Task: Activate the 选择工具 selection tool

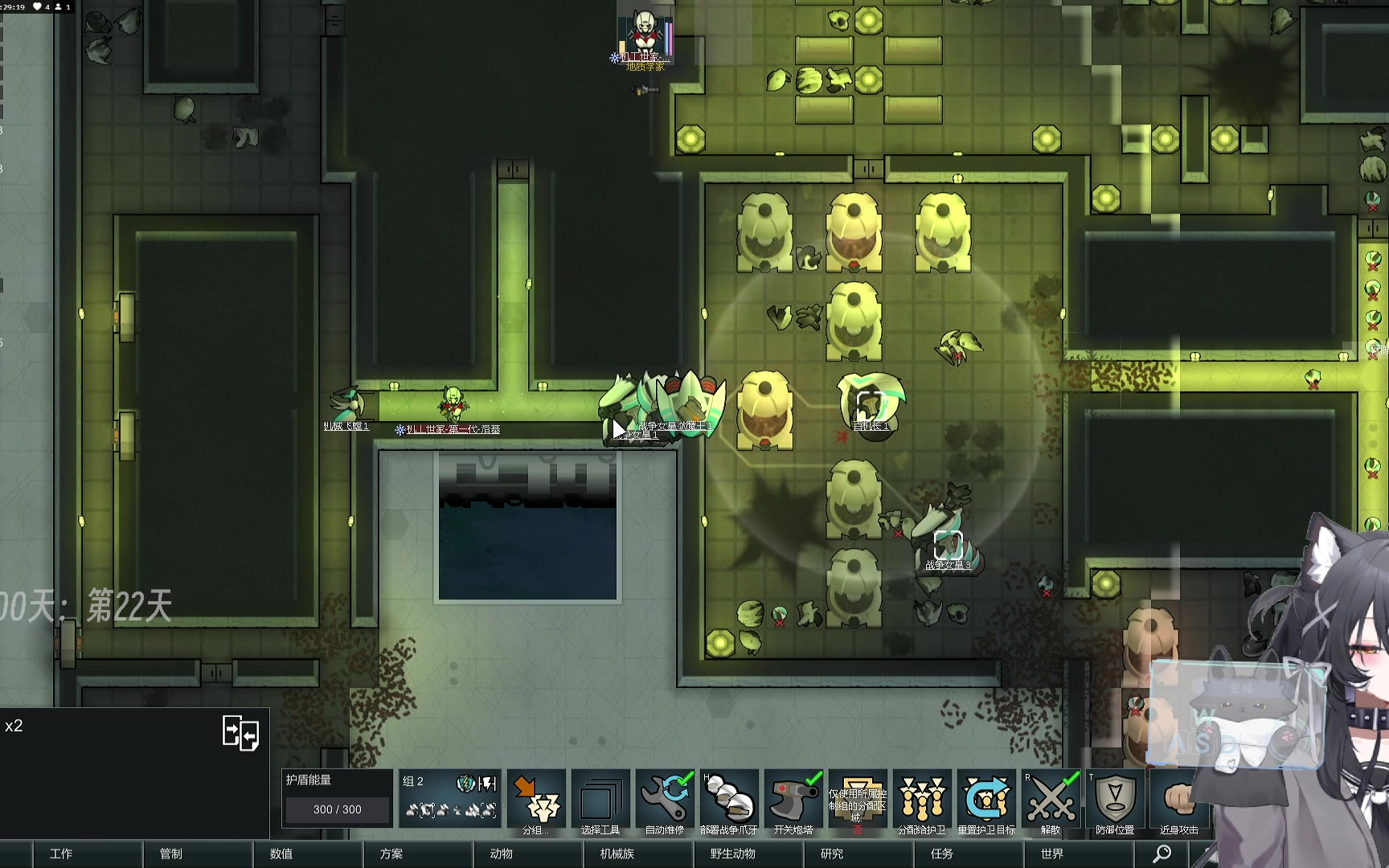Action: click(x=600, y=801)
